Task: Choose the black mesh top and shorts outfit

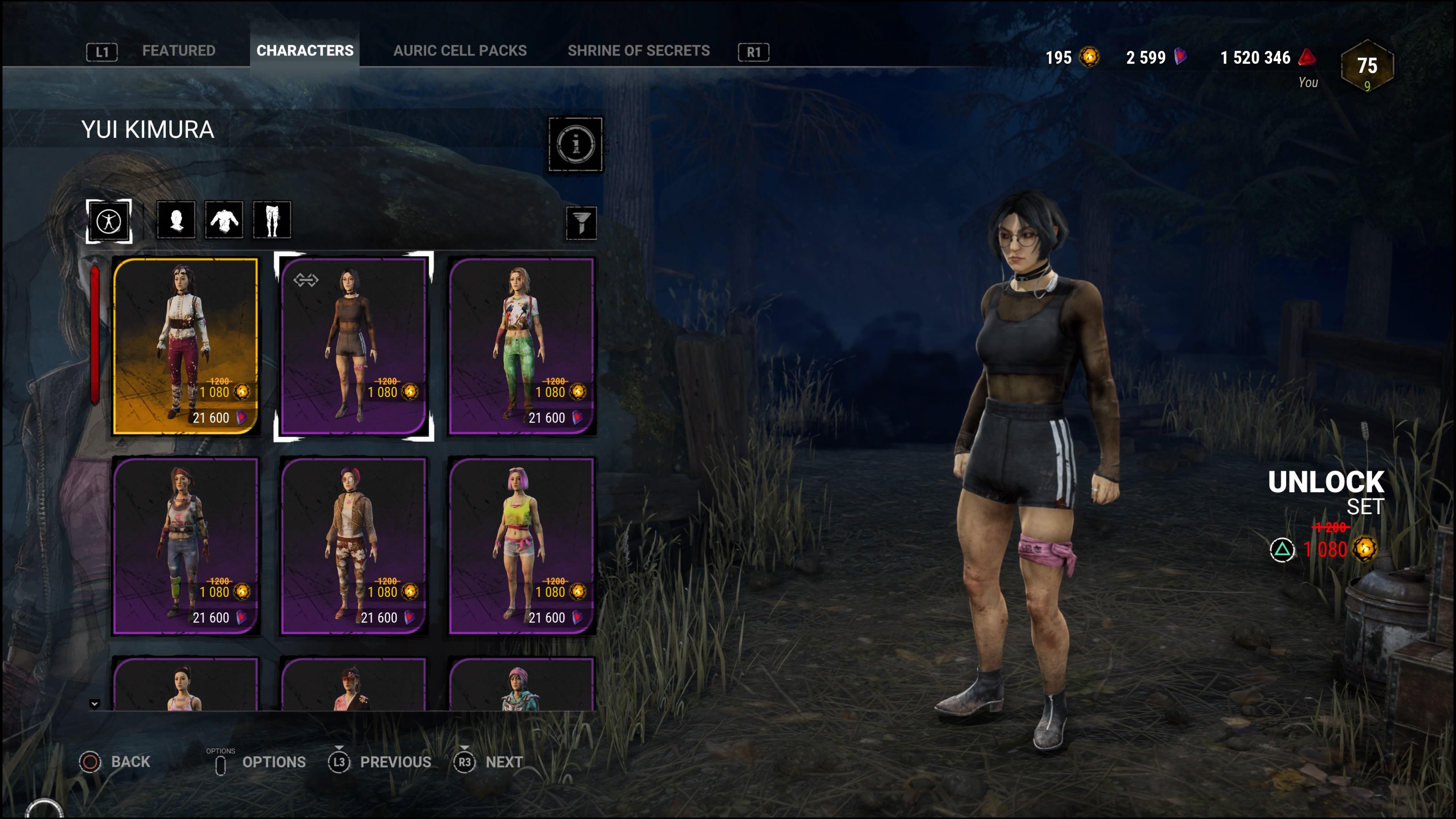Action: [353, 346]
